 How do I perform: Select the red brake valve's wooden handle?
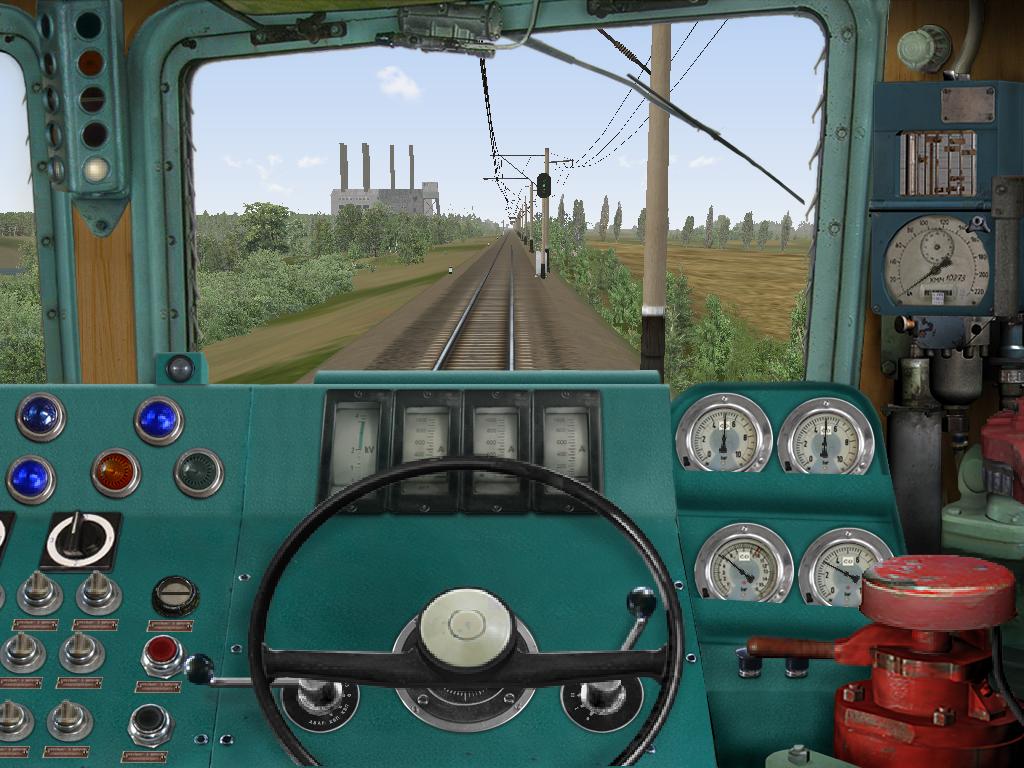[792, 648]
